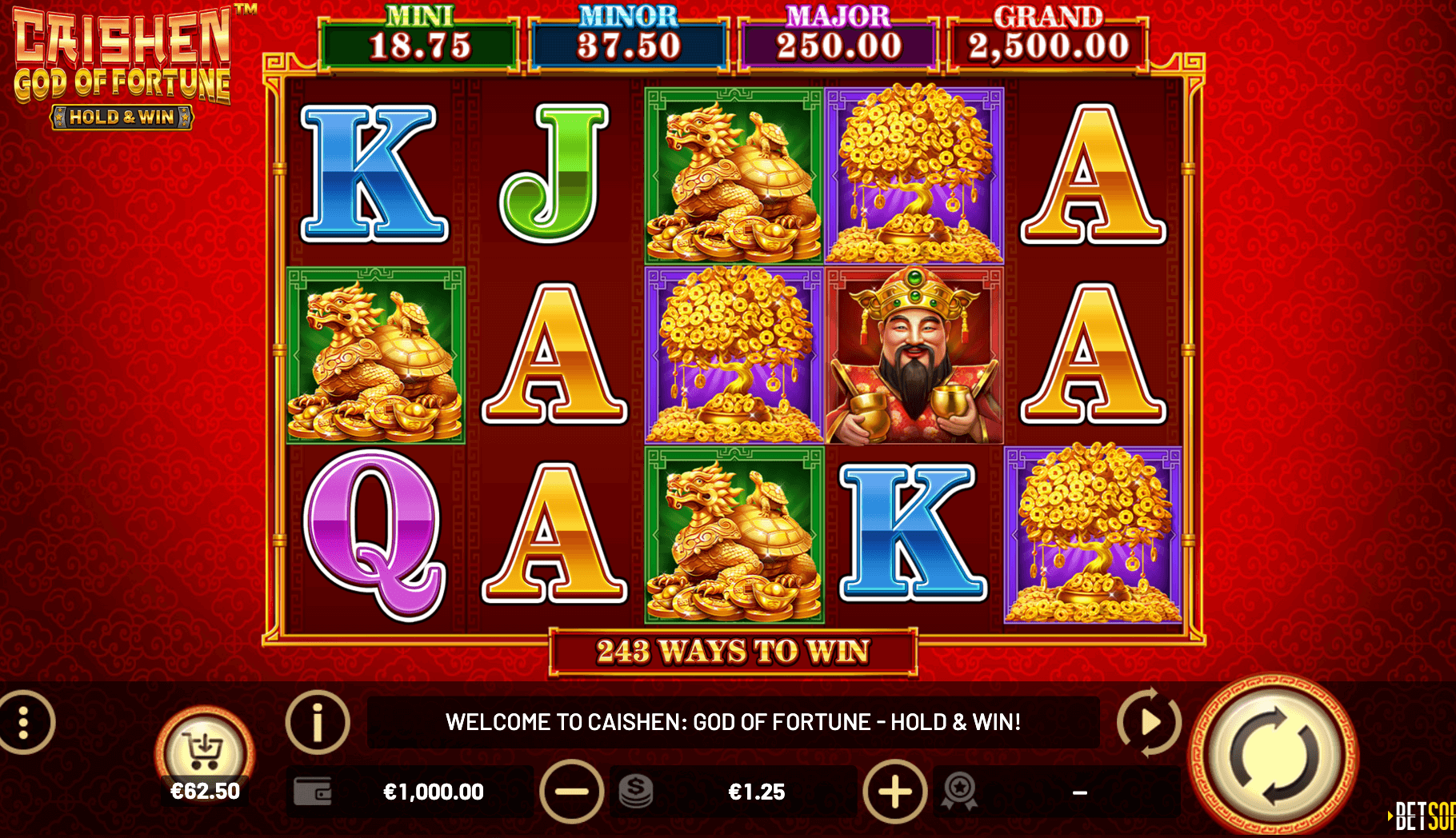
Task: Show the game info paytable
Action: point(318,722)
